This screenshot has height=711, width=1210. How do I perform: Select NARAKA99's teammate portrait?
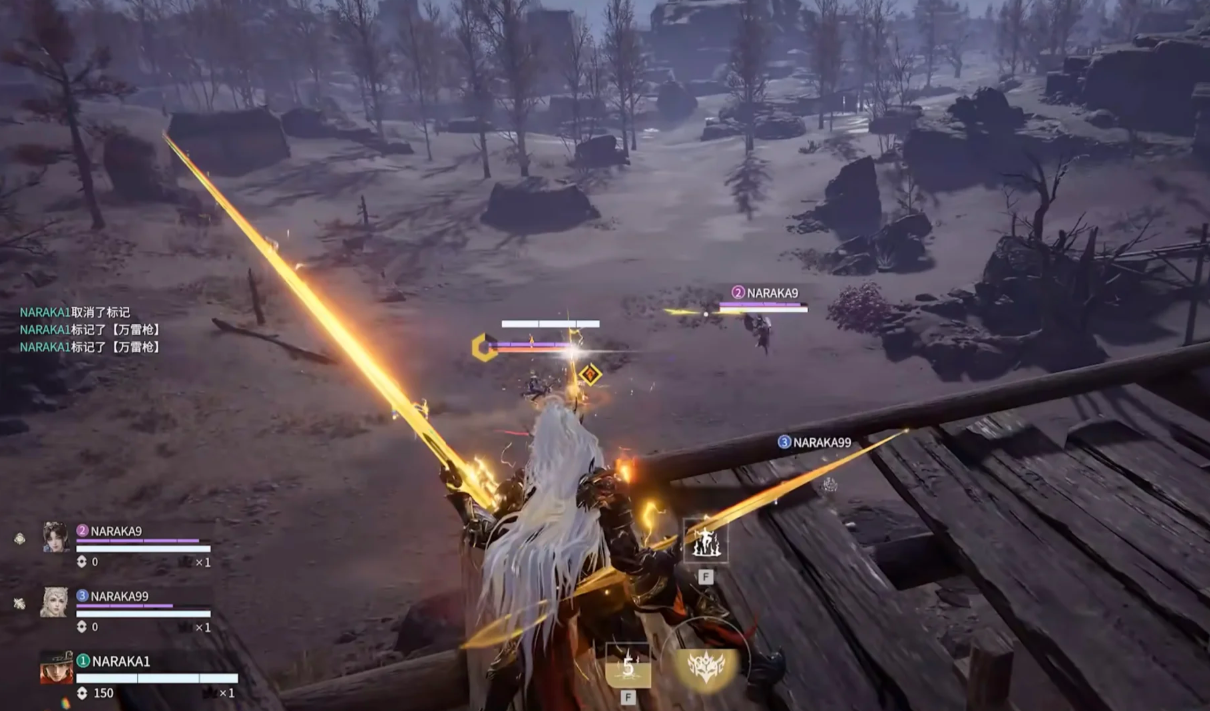tap(54, 601)
